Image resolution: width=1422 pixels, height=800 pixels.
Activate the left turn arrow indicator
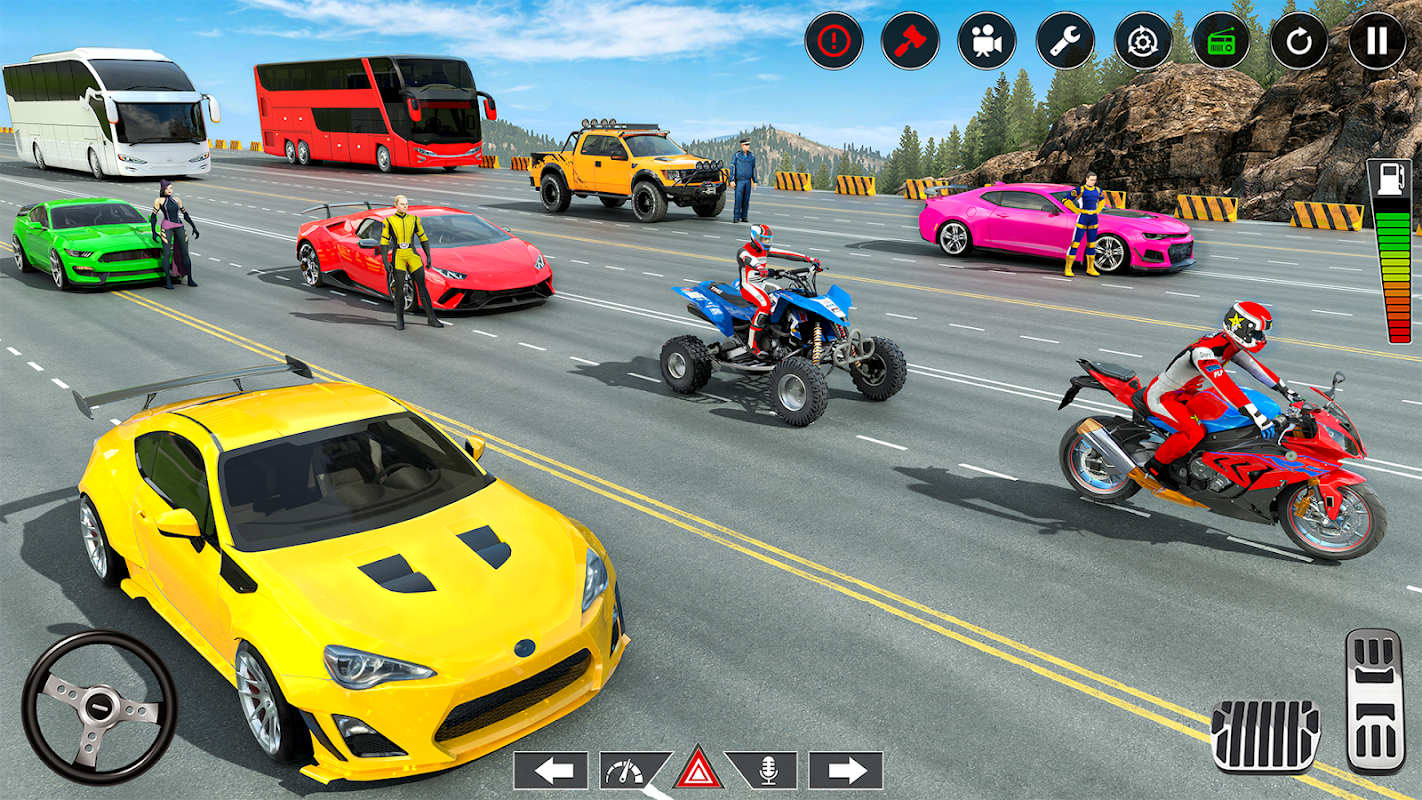tap(550, 770)
